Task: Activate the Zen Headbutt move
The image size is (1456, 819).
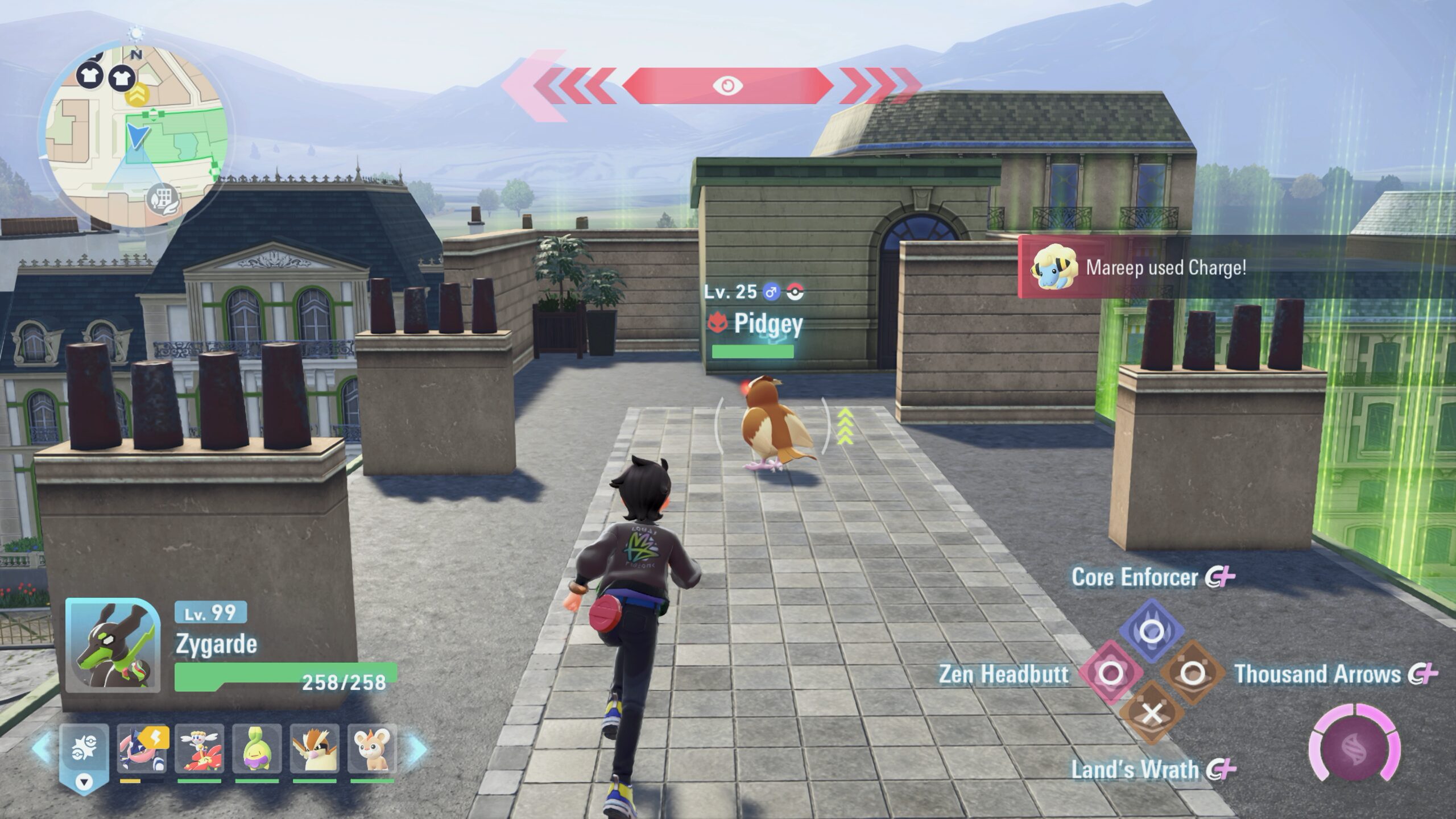Action: pyautogui.click(x=1111, y=674)
